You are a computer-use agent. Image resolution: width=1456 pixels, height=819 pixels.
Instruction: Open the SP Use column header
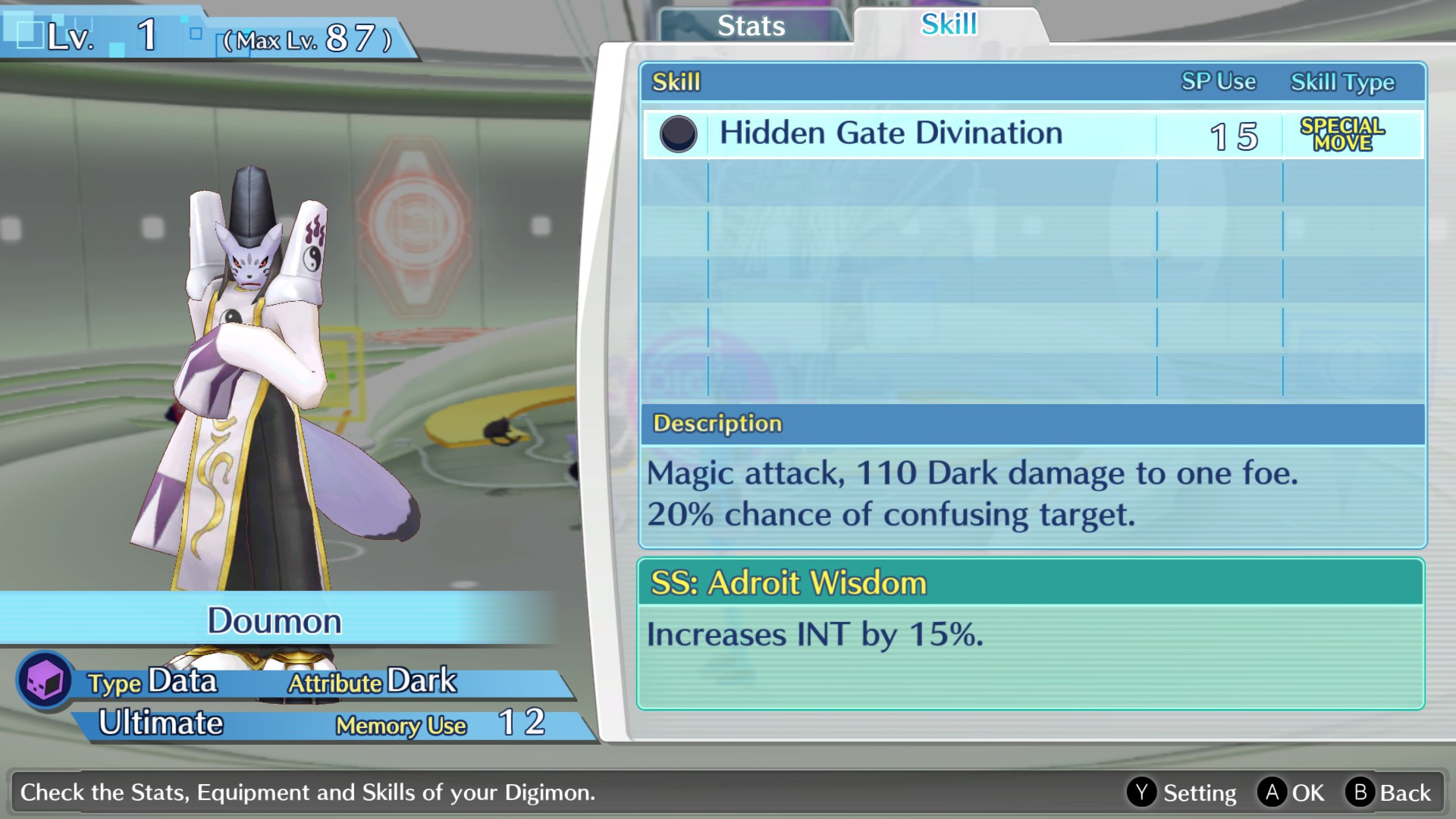[x=1217, y=81]
